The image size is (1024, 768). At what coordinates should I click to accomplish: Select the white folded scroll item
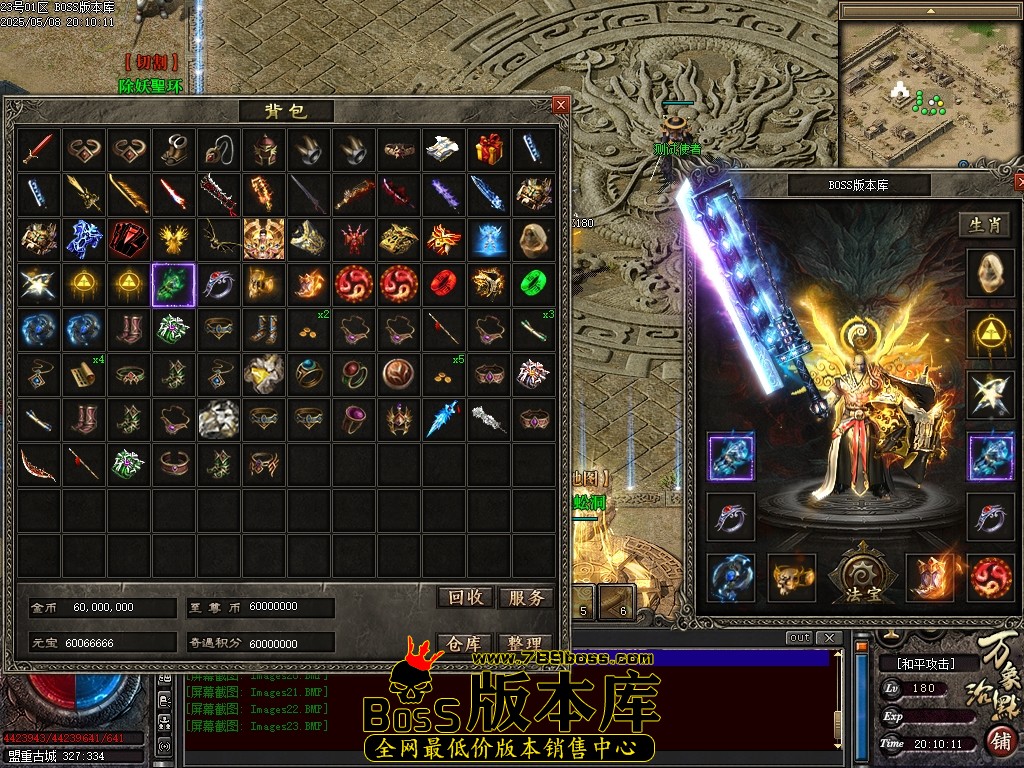[x=442, y=149]
